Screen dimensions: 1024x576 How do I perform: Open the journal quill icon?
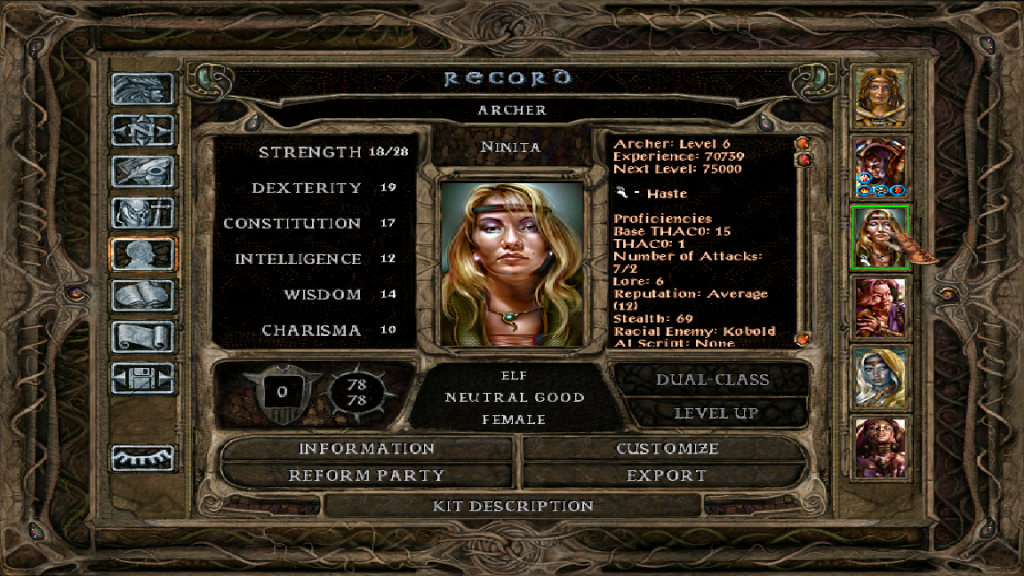point(142,171)
